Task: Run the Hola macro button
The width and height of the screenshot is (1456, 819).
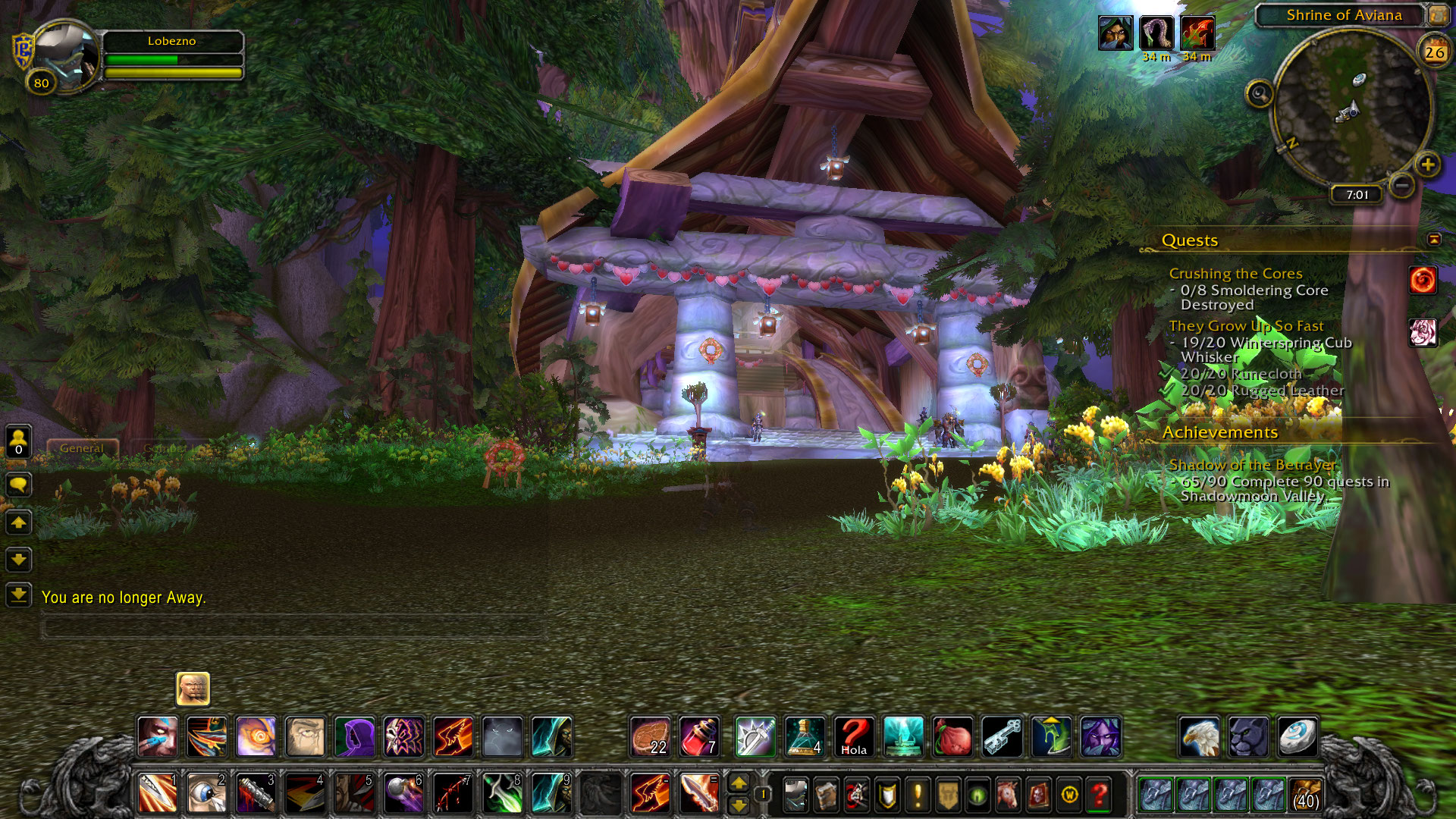Action: click(x=854, y=736)
